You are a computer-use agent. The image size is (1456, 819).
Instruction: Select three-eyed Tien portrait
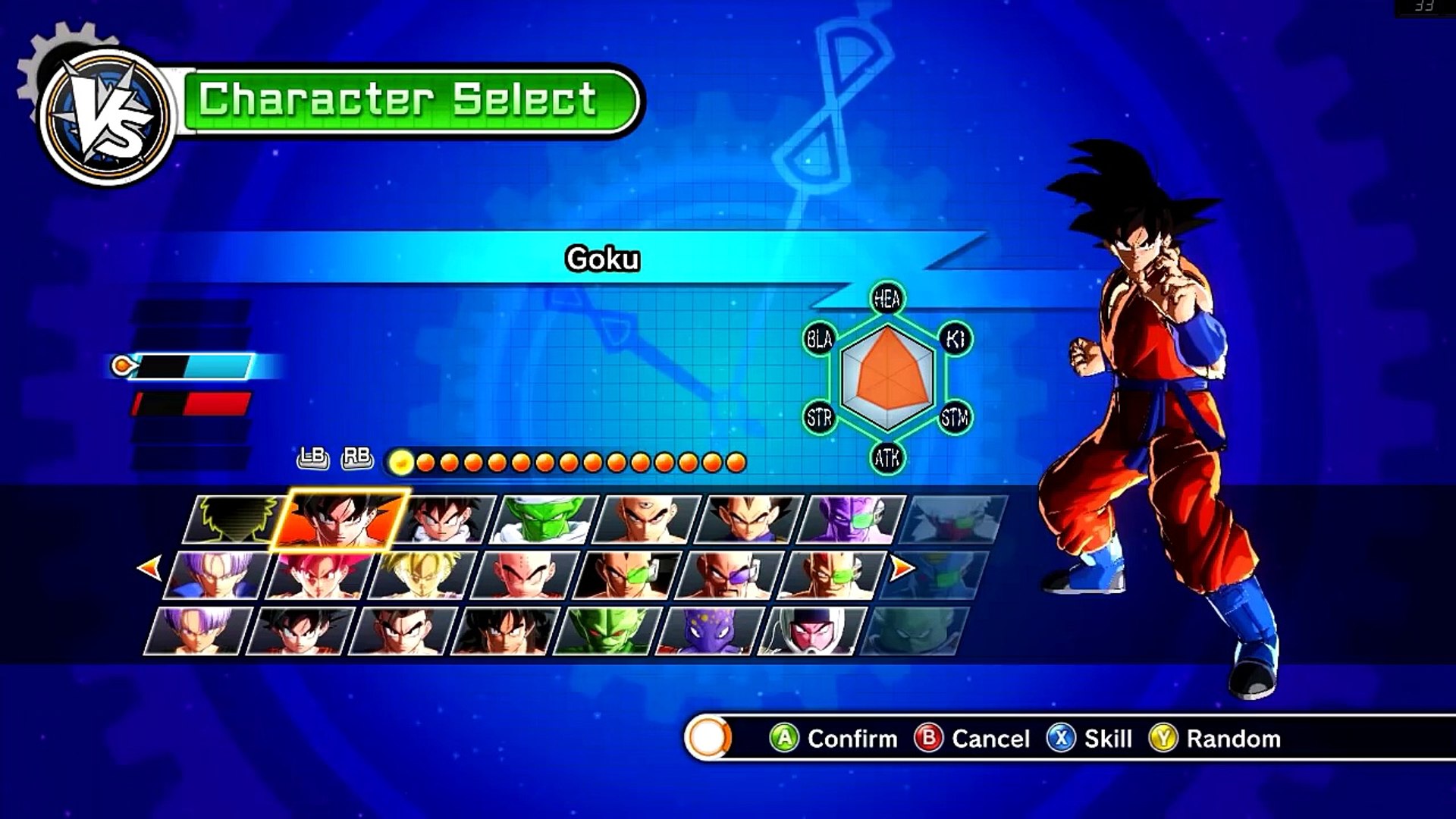(646, 519)
